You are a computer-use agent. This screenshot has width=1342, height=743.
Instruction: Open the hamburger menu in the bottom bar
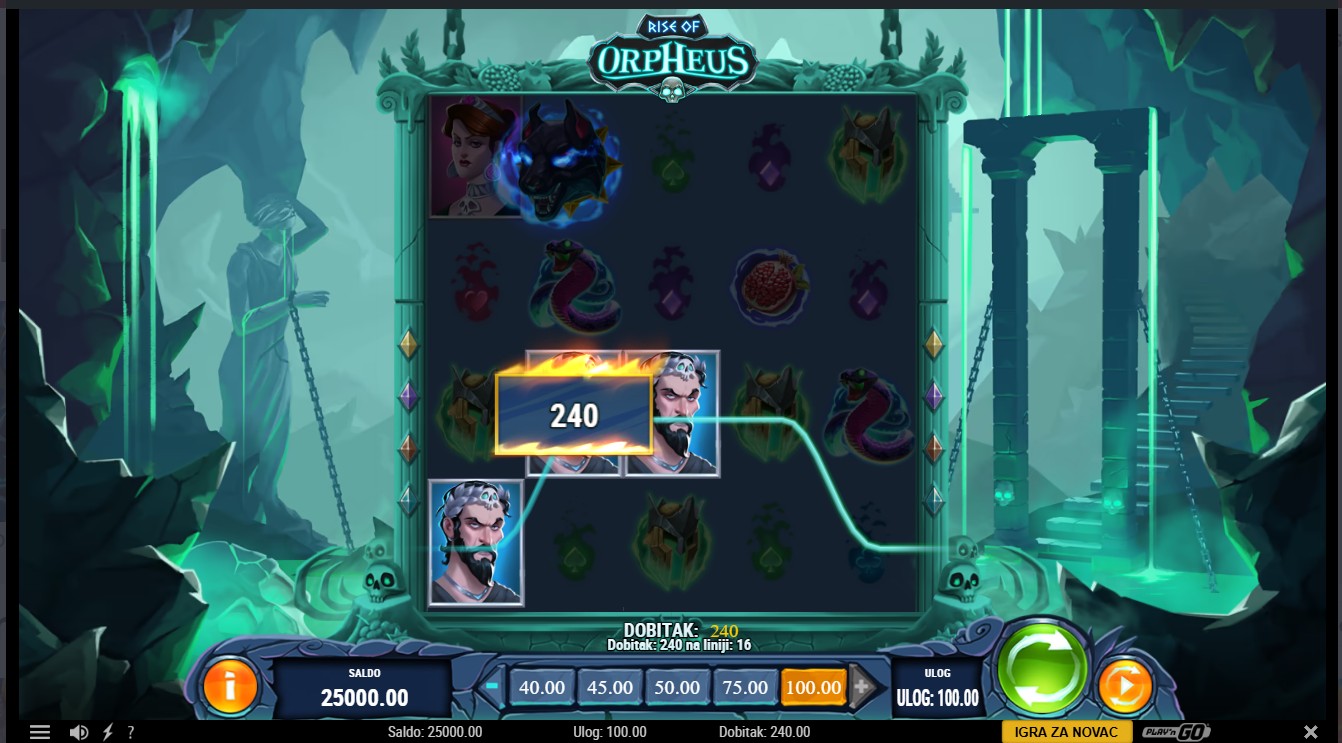click(x=40, y=732)
